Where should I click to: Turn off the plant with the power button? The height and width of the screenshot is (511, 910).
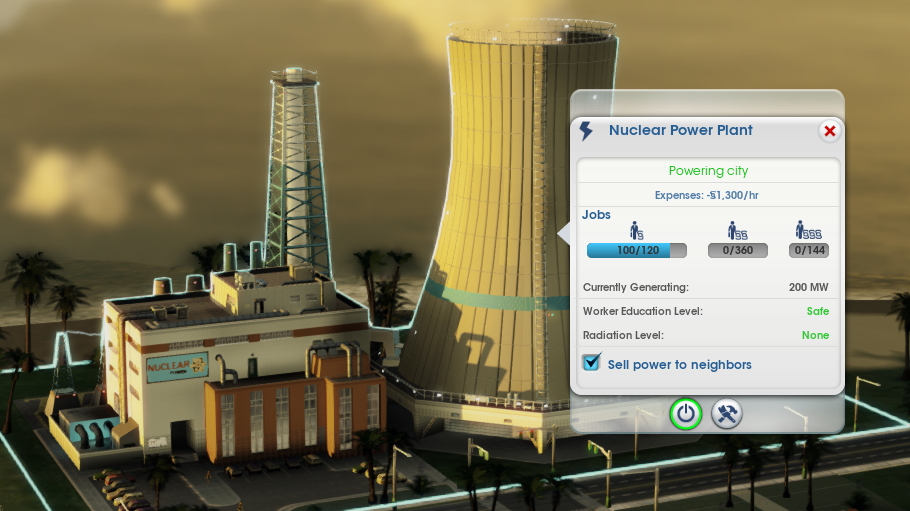pyautogui.click(x=685, y=414)
